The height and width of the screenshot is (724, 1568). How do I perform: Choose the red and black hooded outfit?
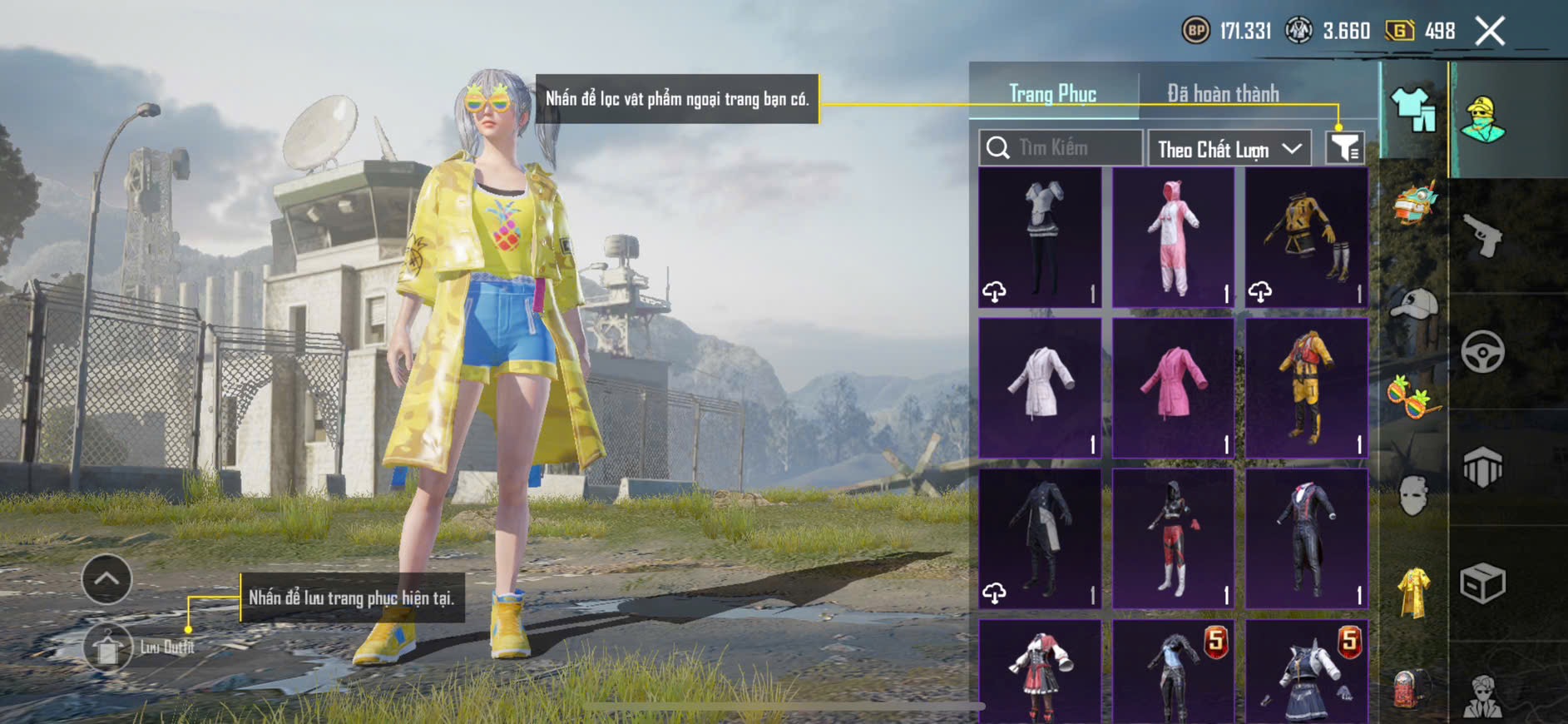coord(1173,538)
